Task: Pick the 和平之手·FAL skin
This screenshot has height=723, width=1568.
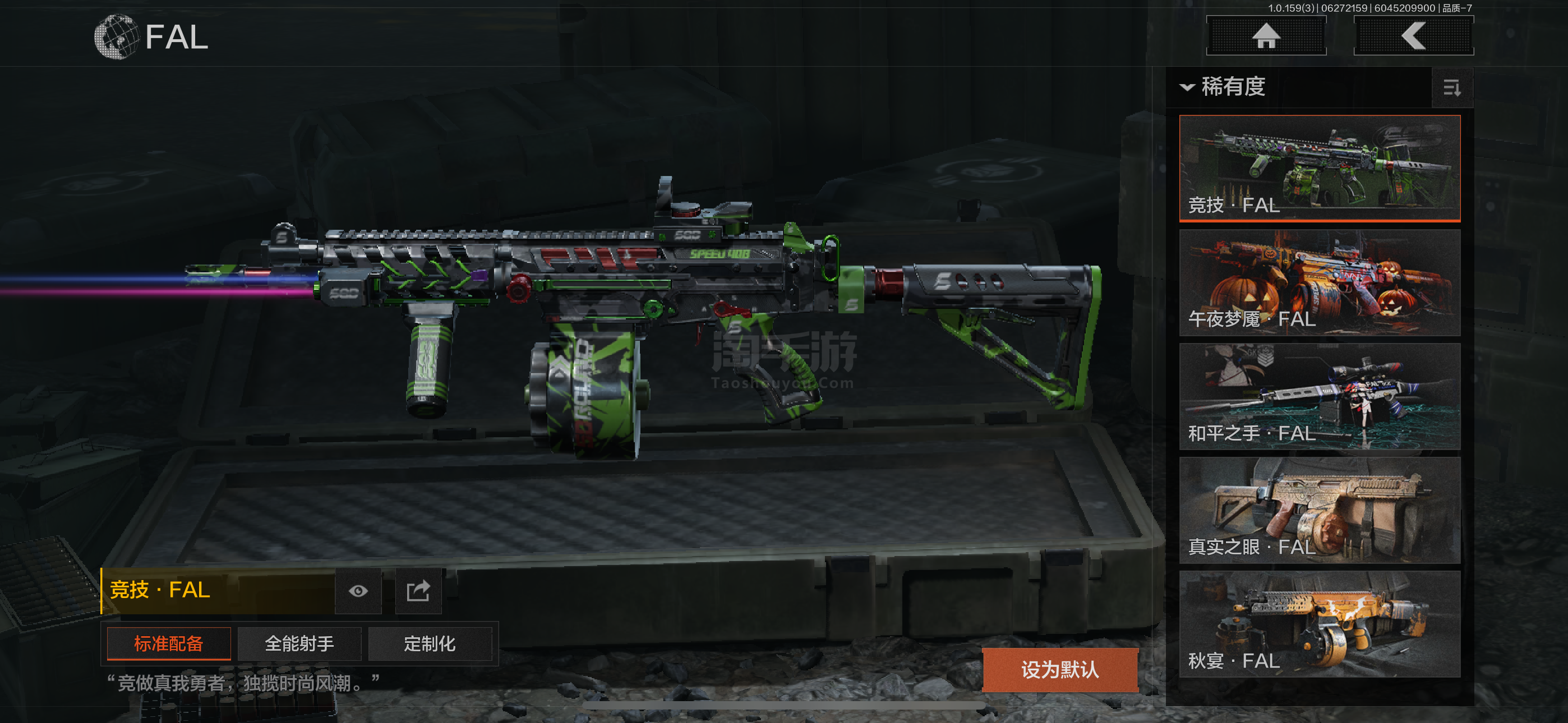Action: pos(1319,396)
